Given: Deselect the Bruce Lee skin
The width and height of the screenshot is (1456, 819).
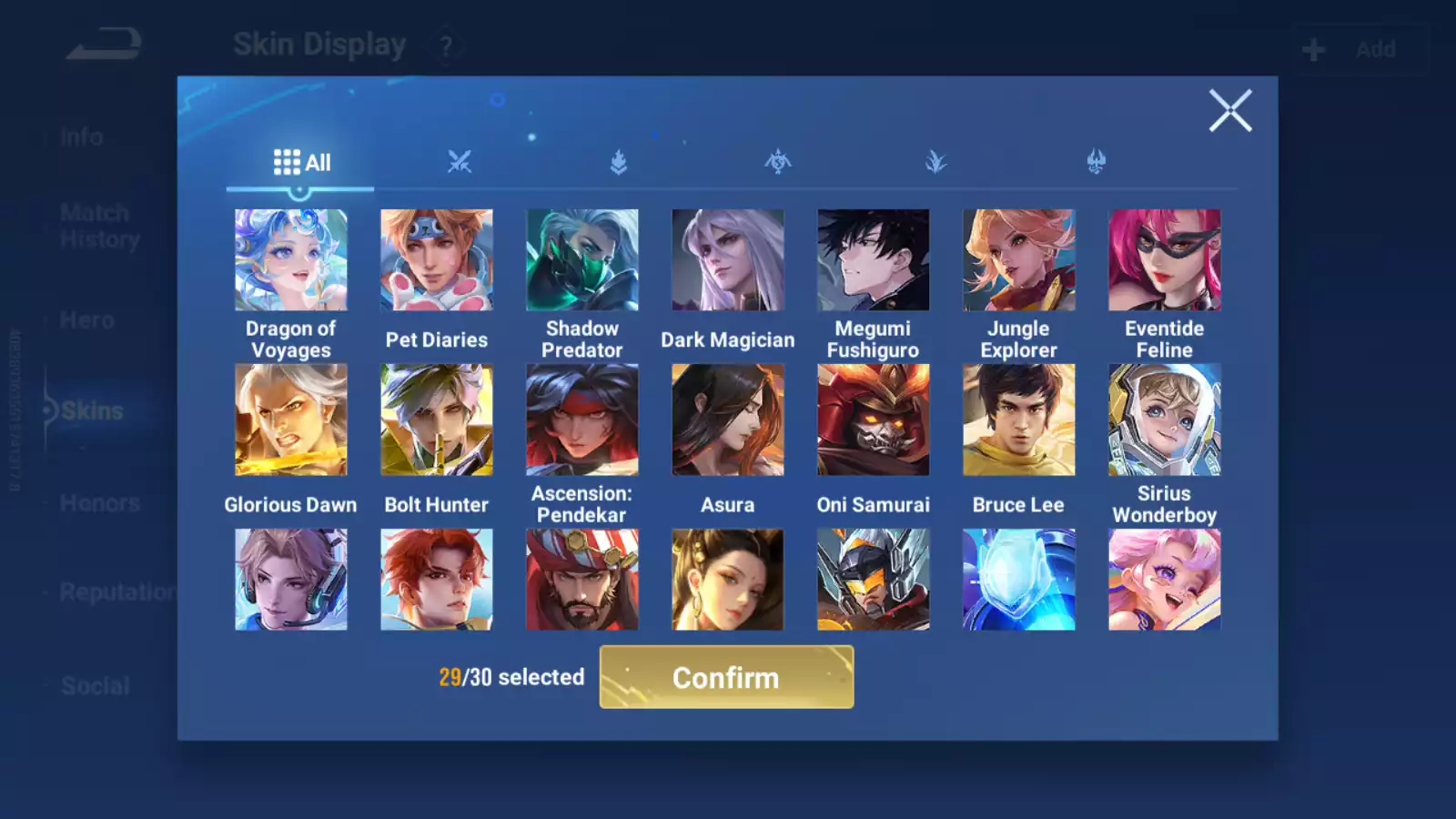Looking at the screenshot, I should coord(1018,420).
